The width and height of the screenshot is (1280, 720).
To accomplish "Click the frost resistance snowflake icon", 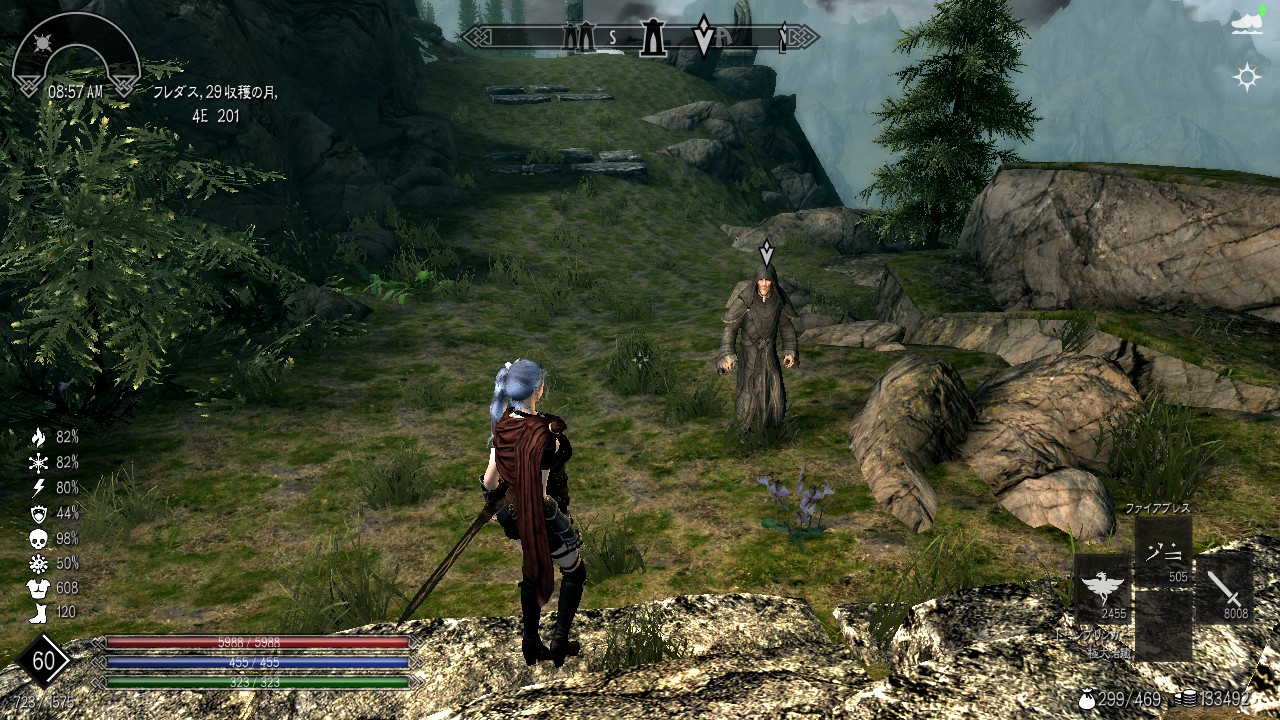I will coord(38,462).
